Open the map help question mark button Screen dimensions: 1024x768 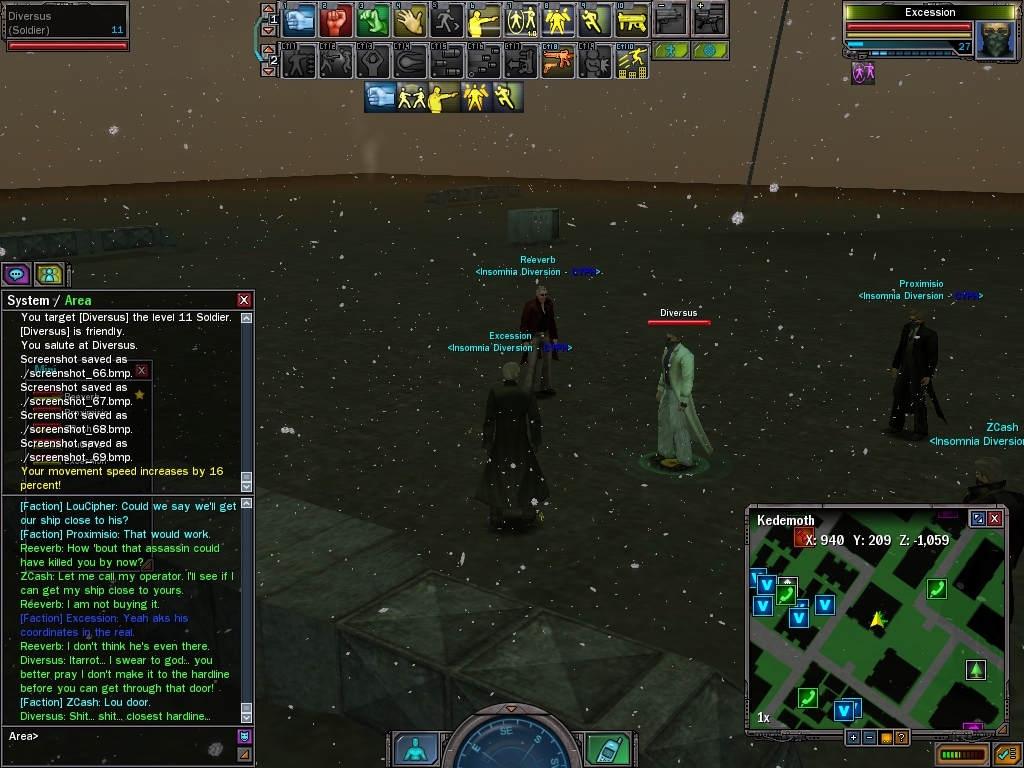coord(902,738)
